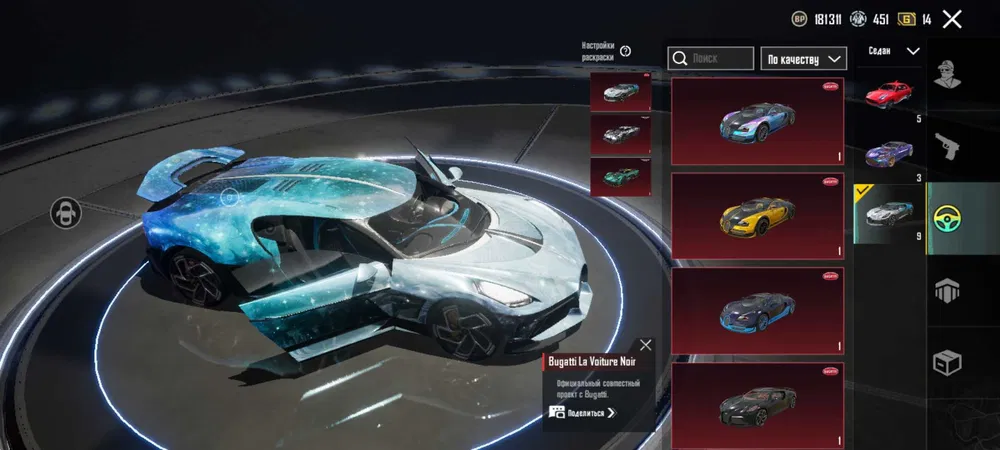Choose the white-black paint job thumbnail
This screenshot has height=450, width=1000.
click(x=620, y=134)
